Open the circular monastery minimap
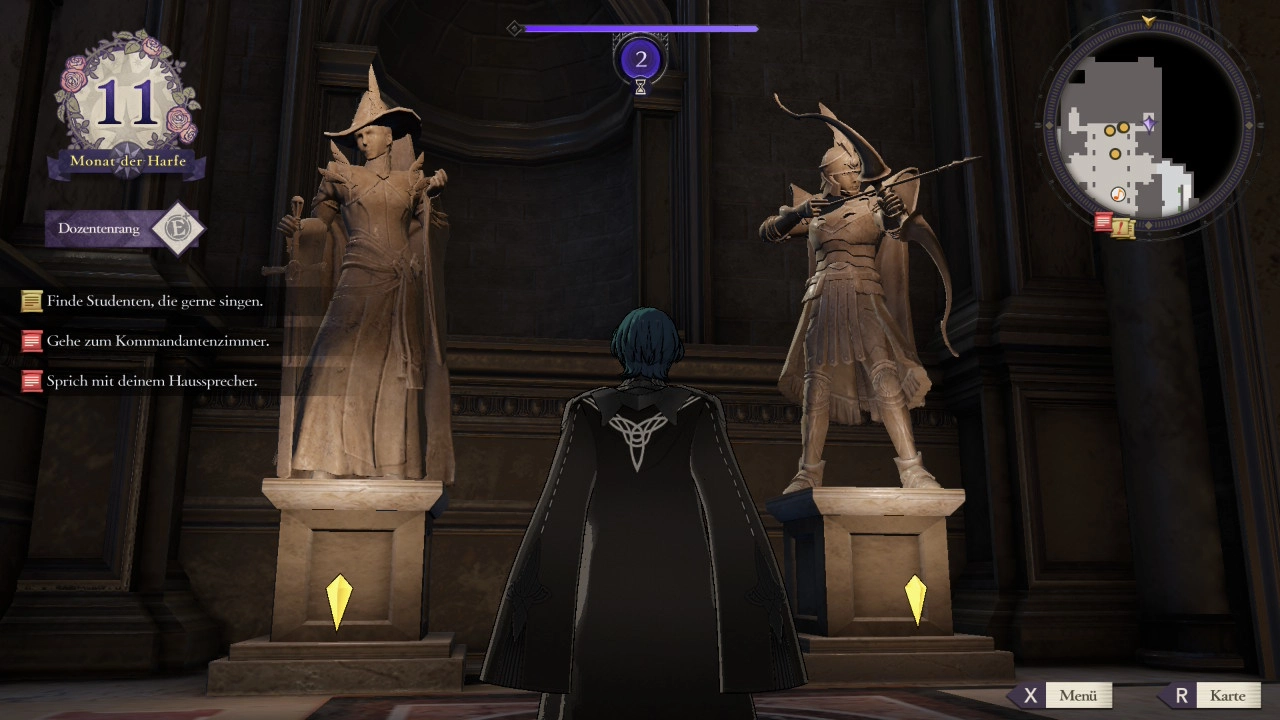1280x720 pixels. coord(1149,127)
